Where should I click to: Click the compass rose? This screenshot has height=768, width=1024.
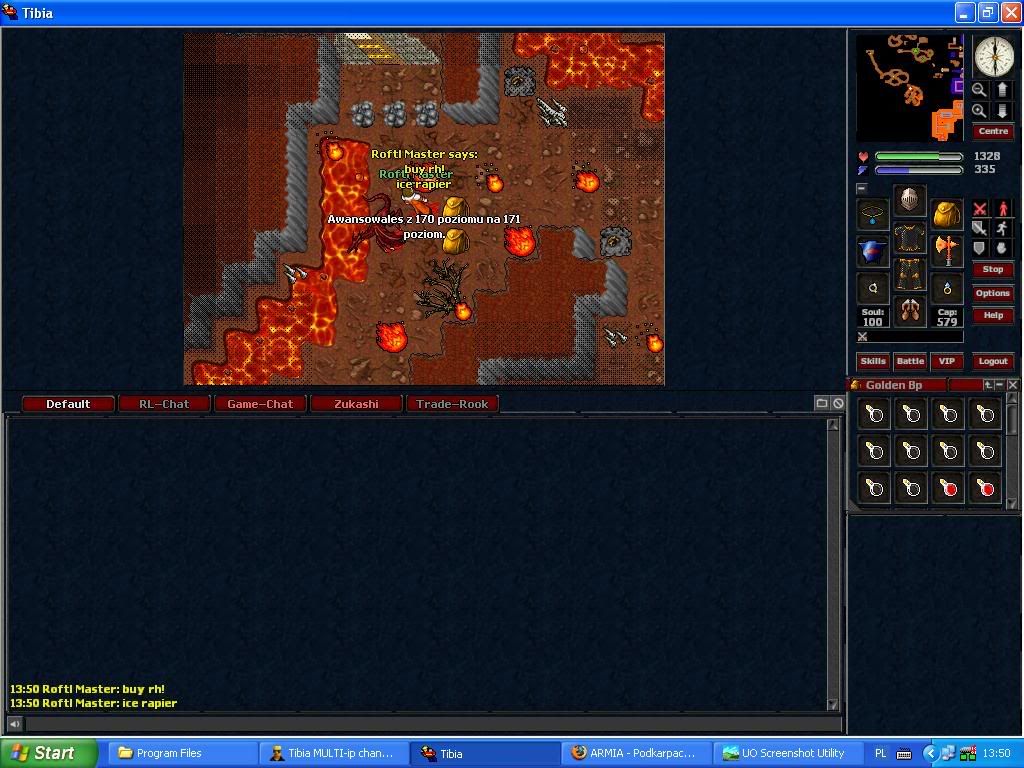[x=994, y=57]
